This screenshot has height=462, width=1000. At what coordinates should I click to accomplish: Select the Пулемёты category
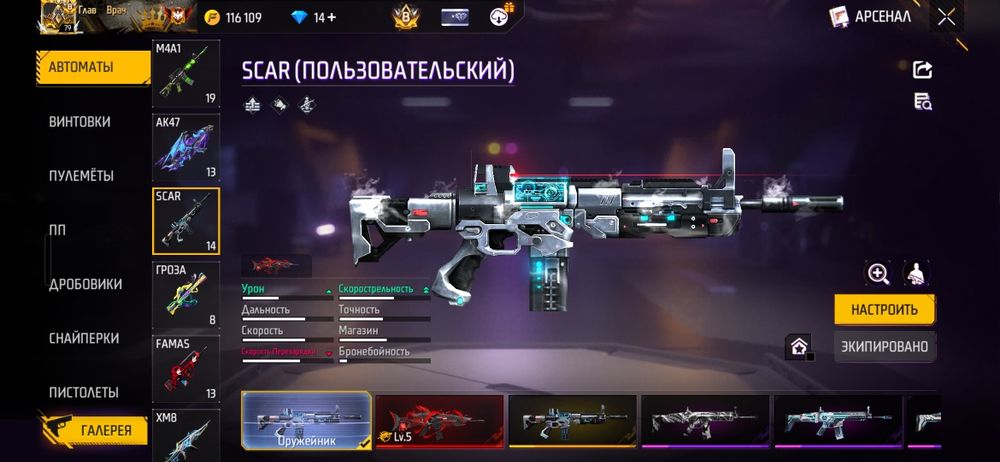click(82, 176)
